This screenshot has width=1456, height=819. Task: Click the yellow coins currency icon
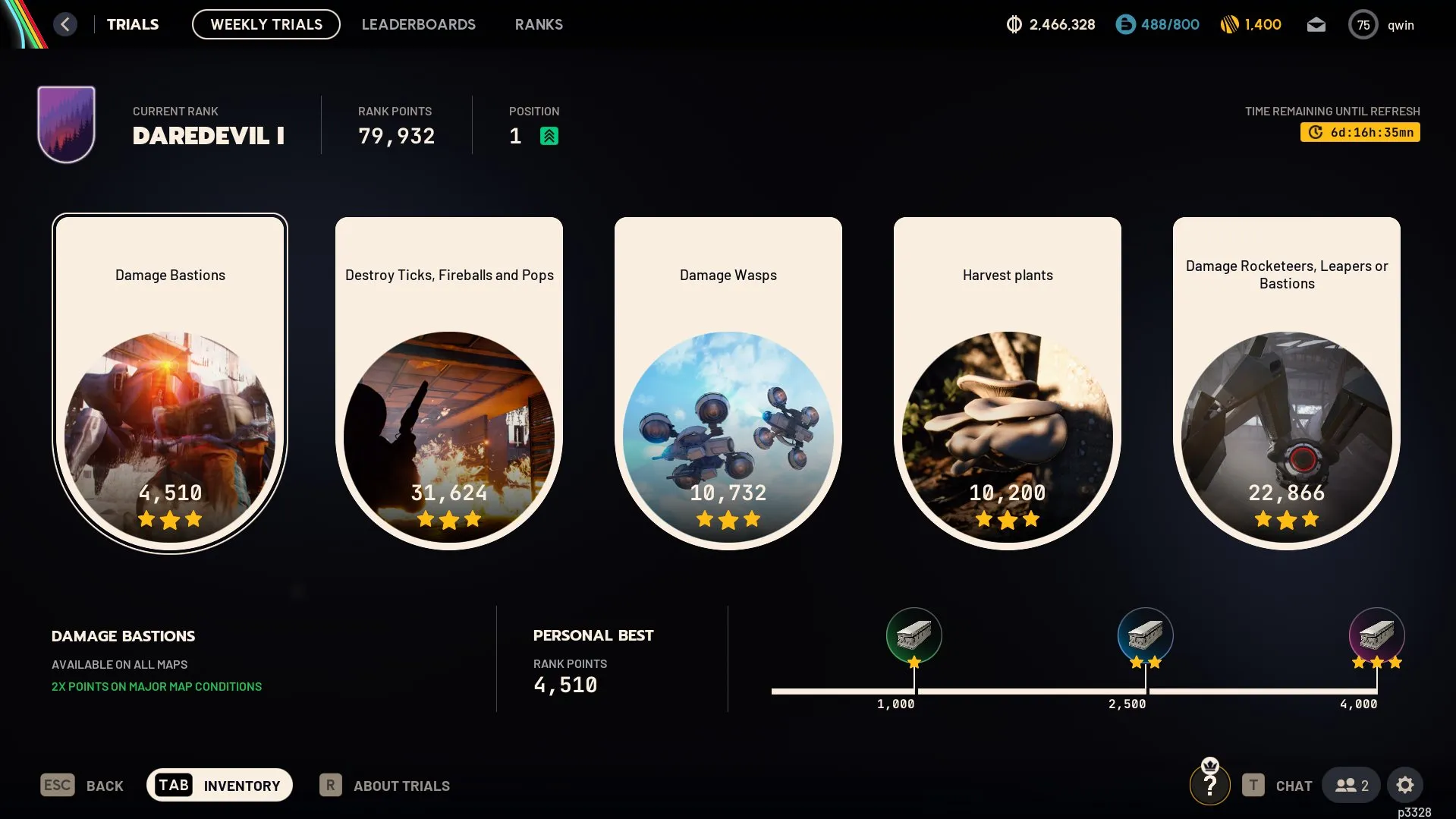pos(1229,24)
